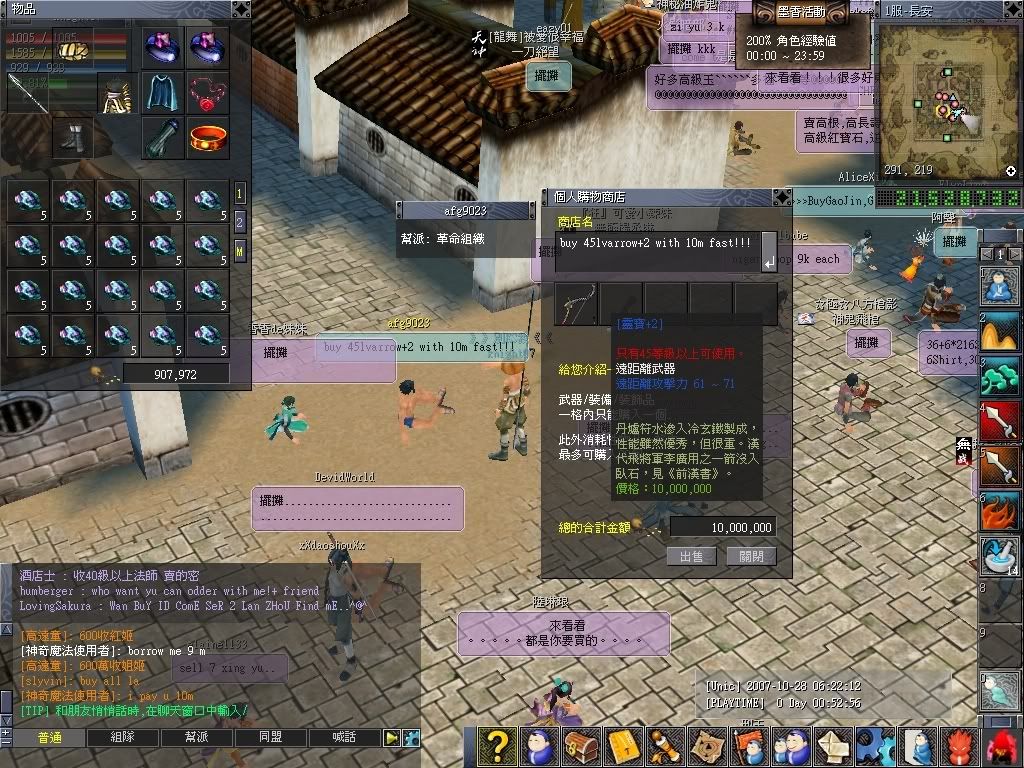Open the M inventory page

click(240, 249)
